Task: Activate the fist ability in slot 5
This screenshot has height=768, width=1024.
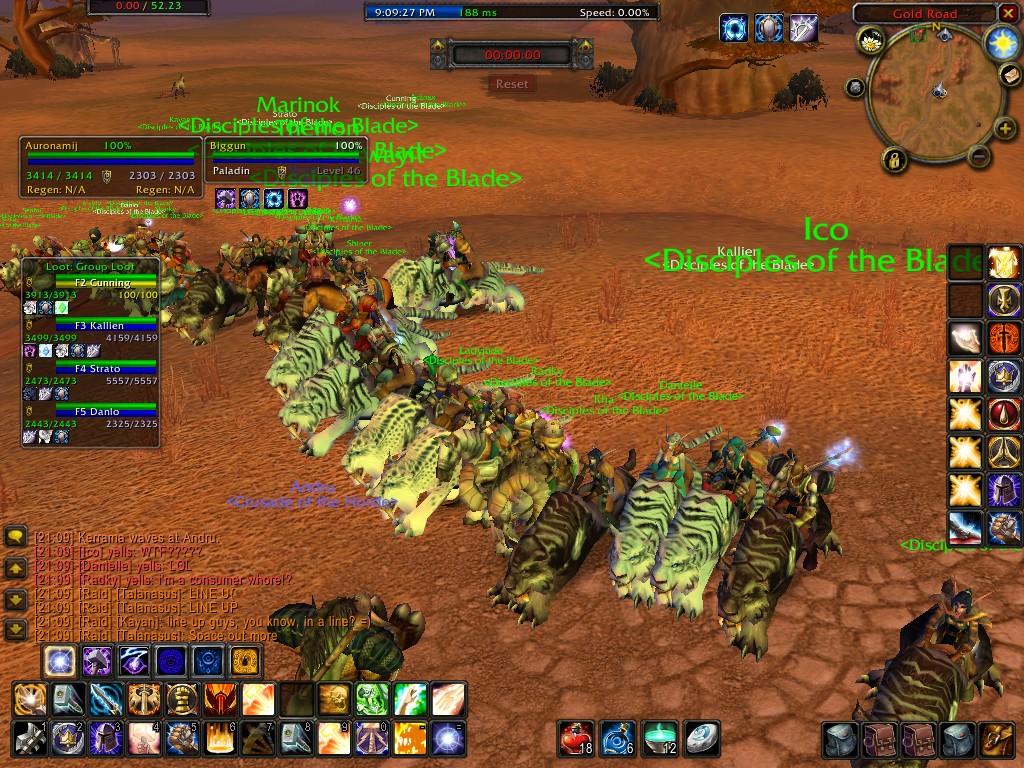Action: pos(181,738)
